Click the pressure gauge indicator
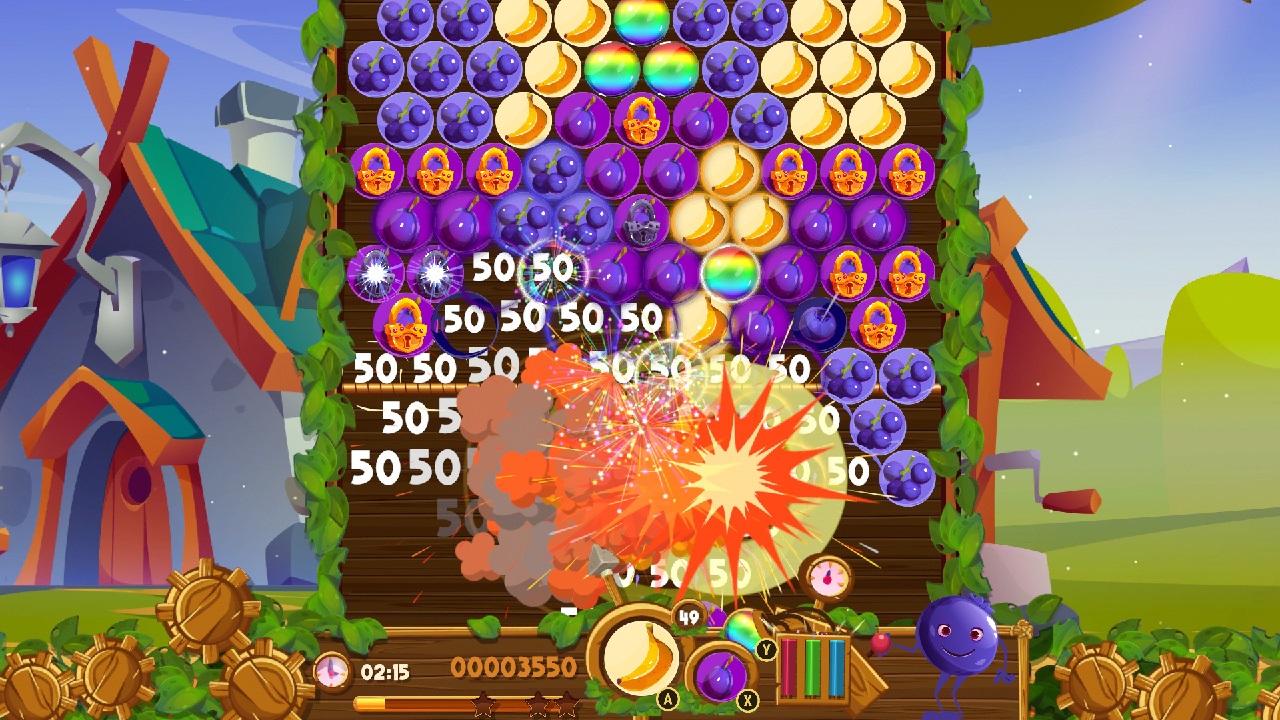Image resolution: width=1280 pixels, height=720 pixels. [825, 575]
